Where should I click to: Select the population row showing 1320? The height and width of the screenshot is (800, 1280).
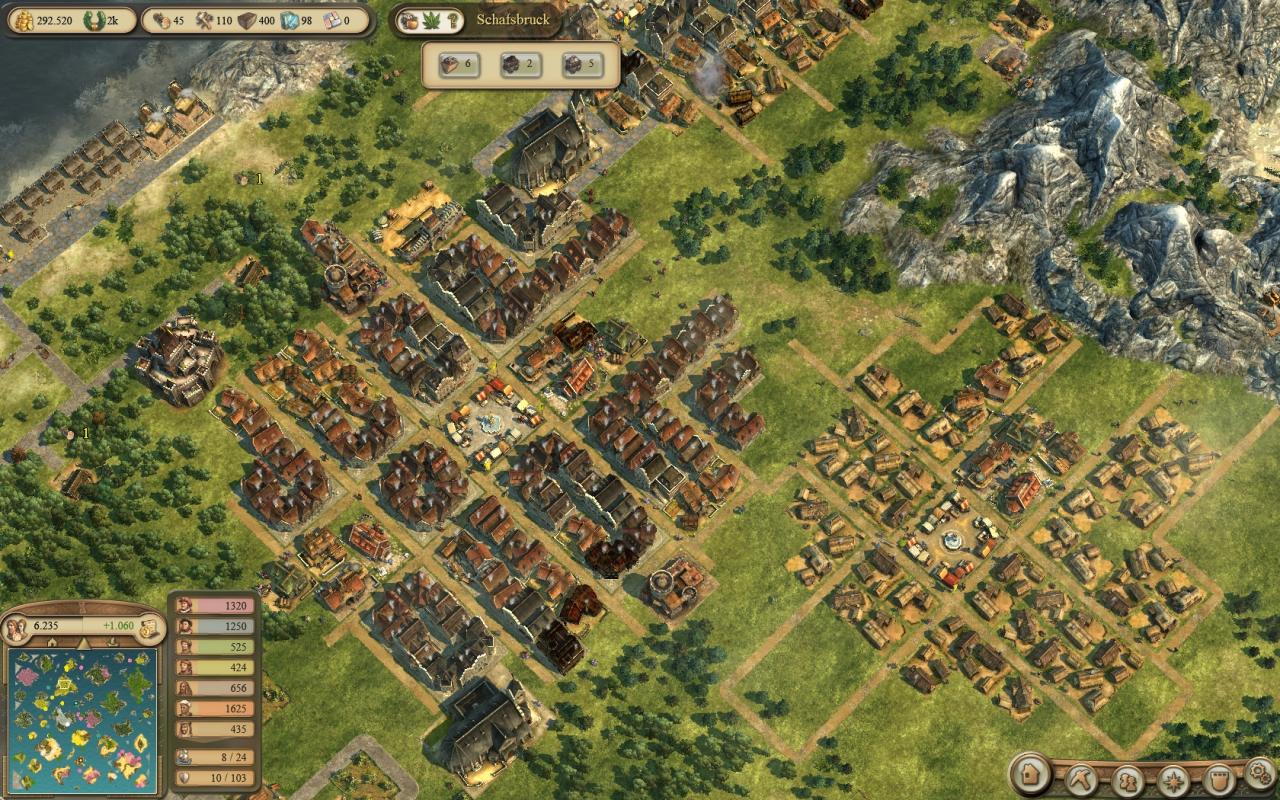[x=215, y=605]
